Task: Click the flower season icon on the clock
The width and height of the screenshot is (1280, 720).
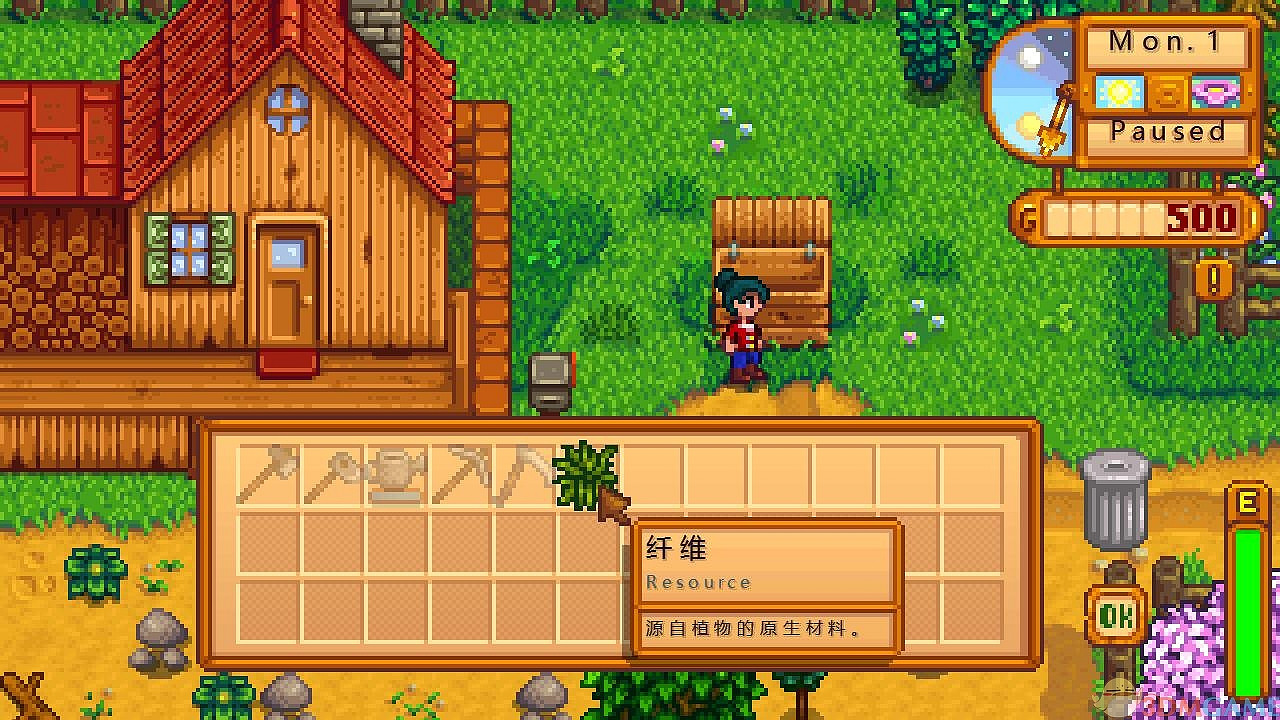Action: (x=1212, y=92)
